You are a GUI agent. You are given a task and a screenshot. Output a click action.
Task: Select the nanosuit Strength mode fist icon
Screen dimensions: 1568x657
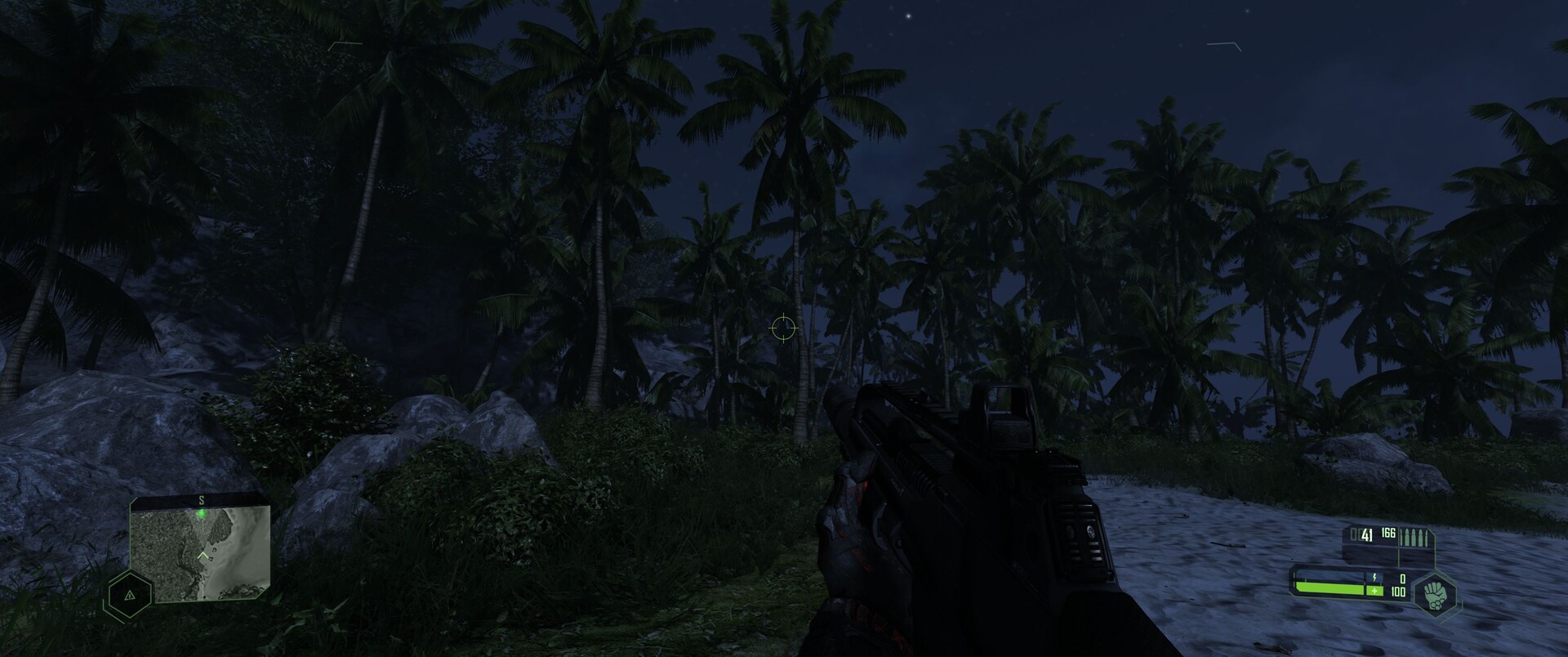click(x=1437, y=595)
